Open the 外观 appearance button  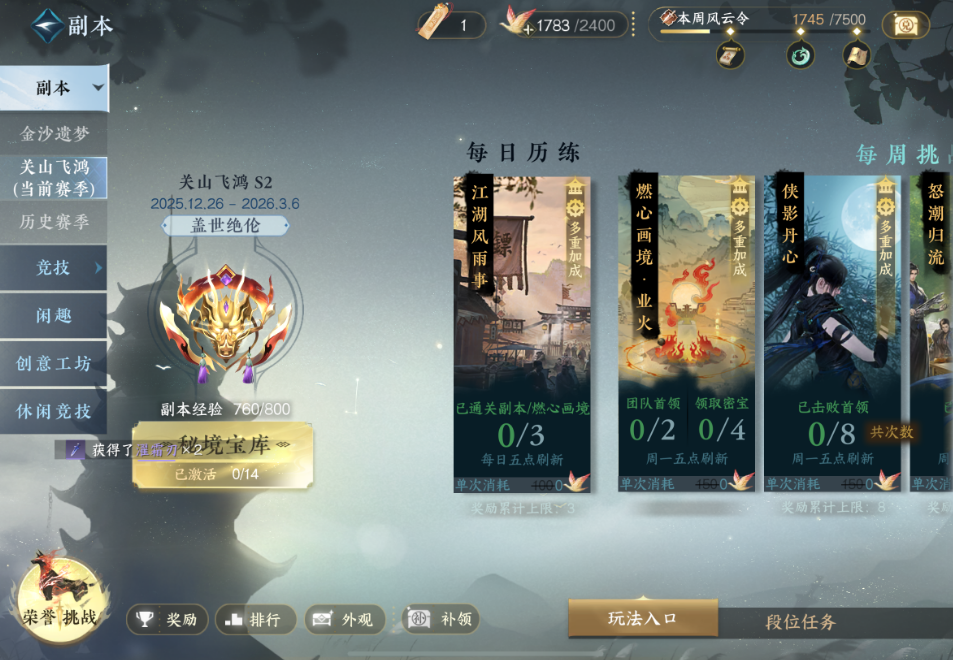(345, 620)
